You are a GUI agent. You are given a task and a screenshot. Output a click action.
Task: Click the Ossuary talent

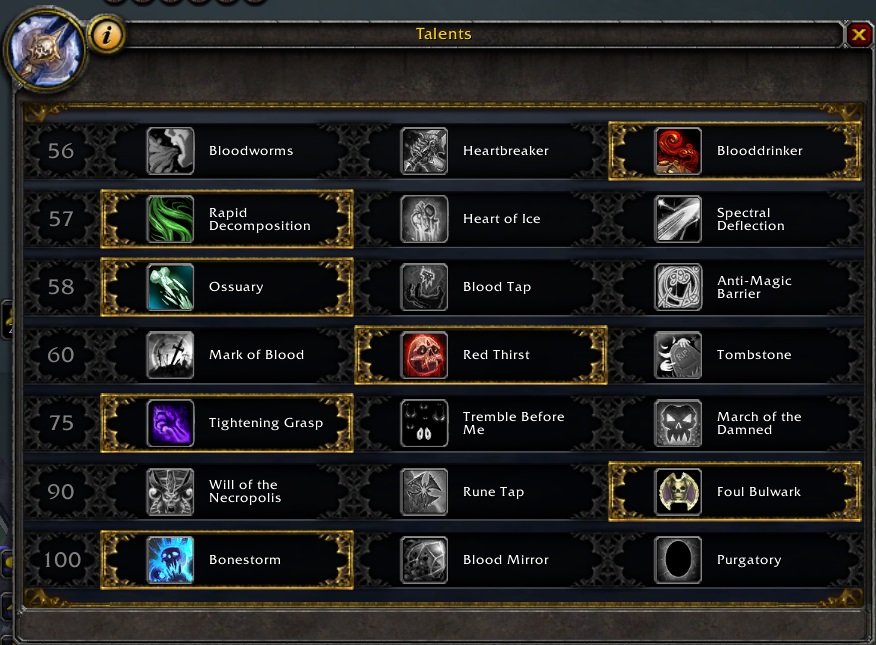point(227,287)
